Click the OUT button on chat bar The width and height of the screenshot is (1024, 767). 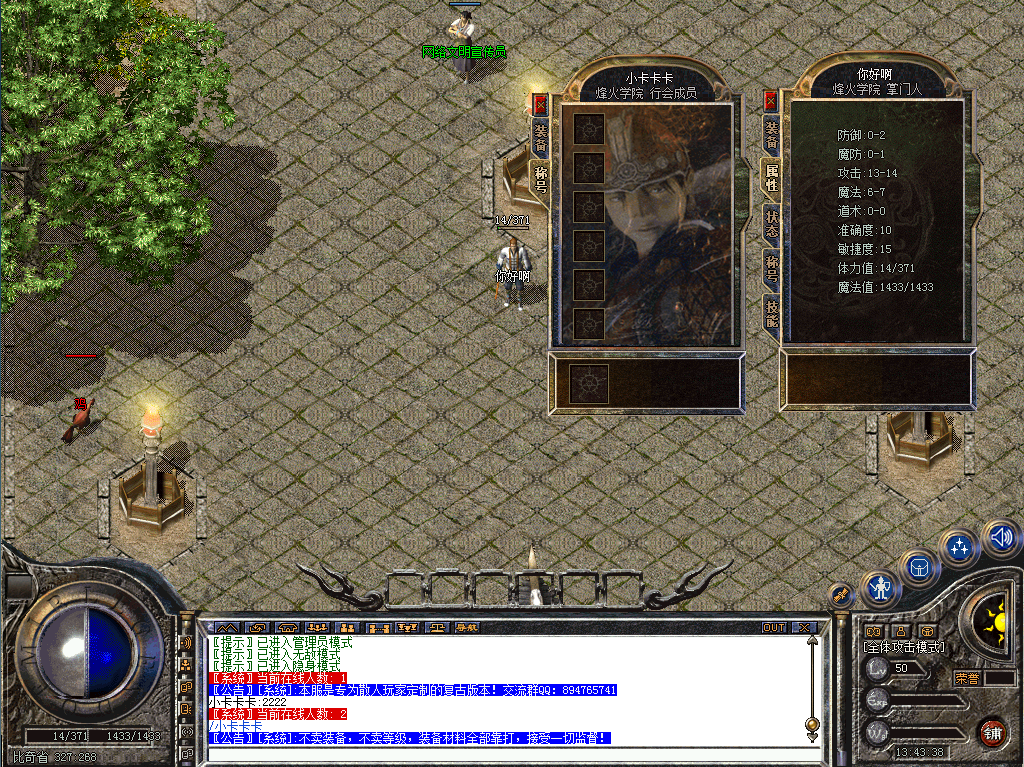coord(774,628)
